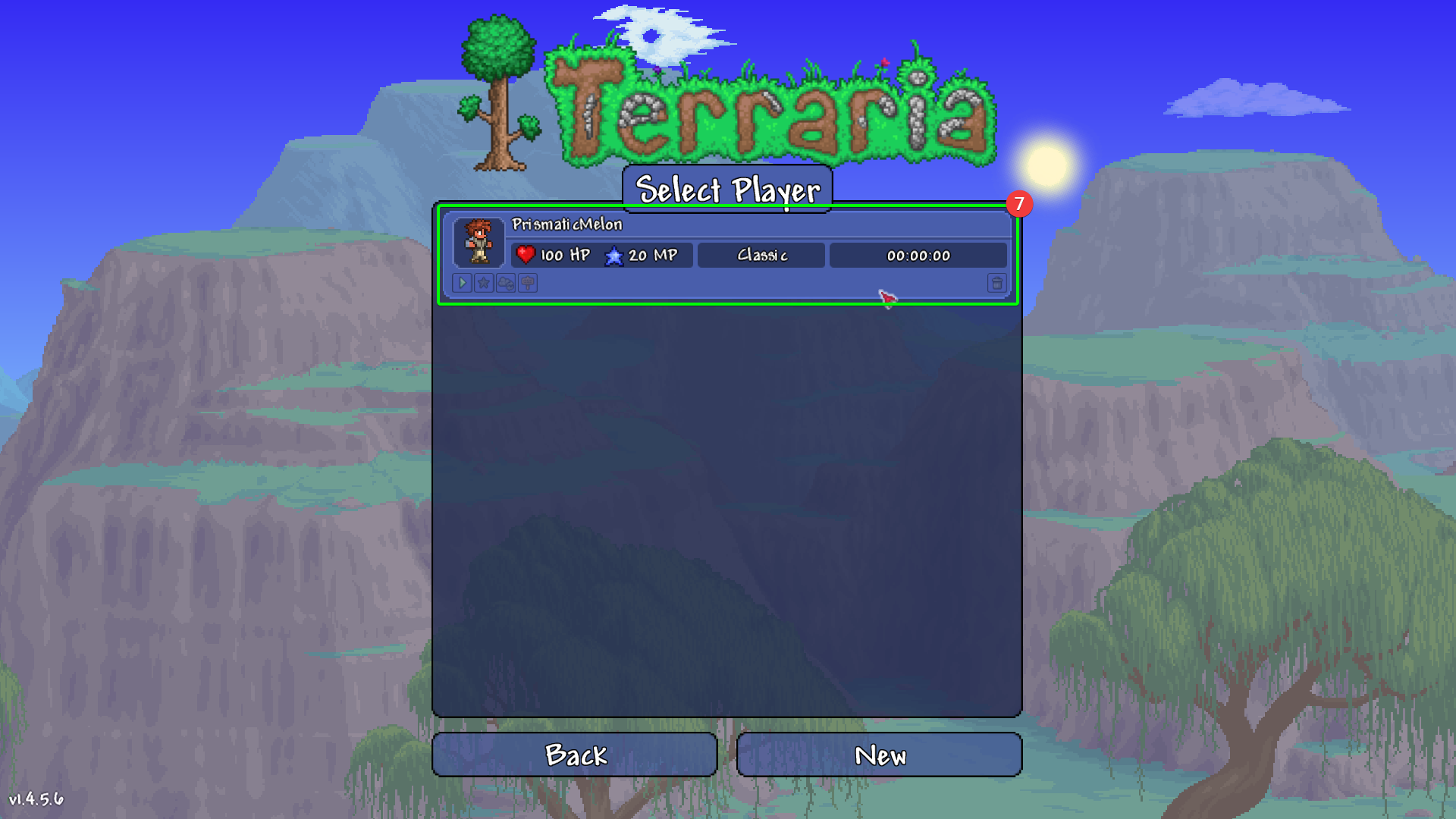
Task: Click the blue mana star icon
Action: pyautogui.click(x=613, y=256)
